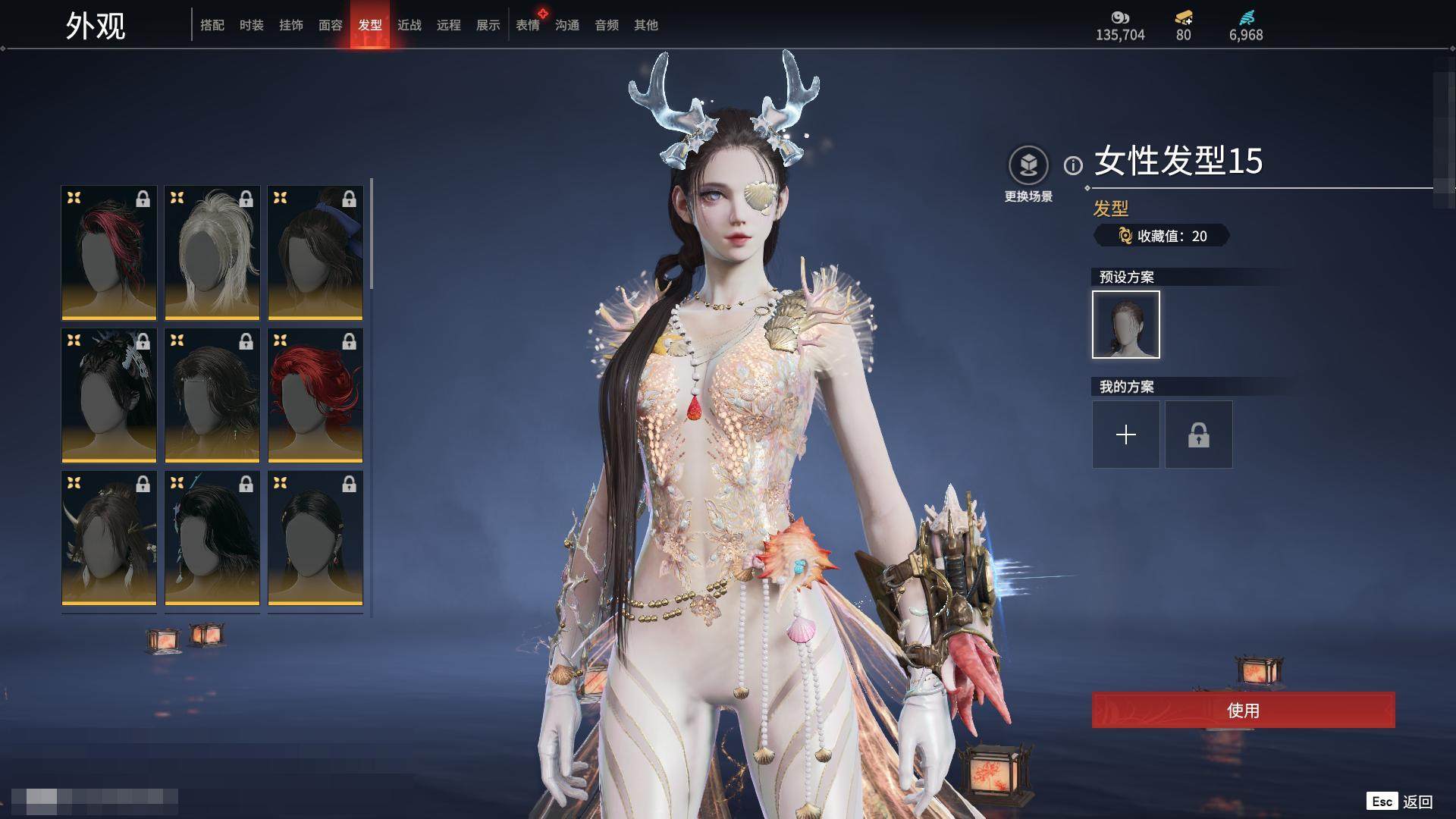The height and width of the screenshot is (819, 1456).
Task: Switch to the 搭配 tab
Action: 212,25
